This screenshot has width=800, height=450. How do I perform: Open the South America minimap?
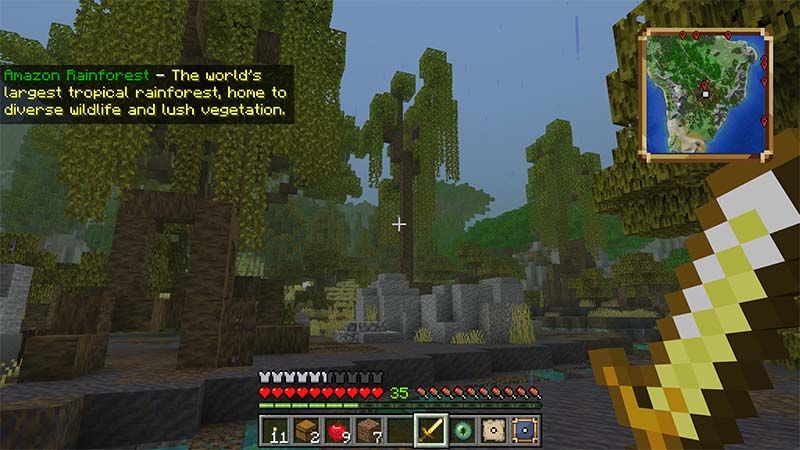tap(706, 93)
